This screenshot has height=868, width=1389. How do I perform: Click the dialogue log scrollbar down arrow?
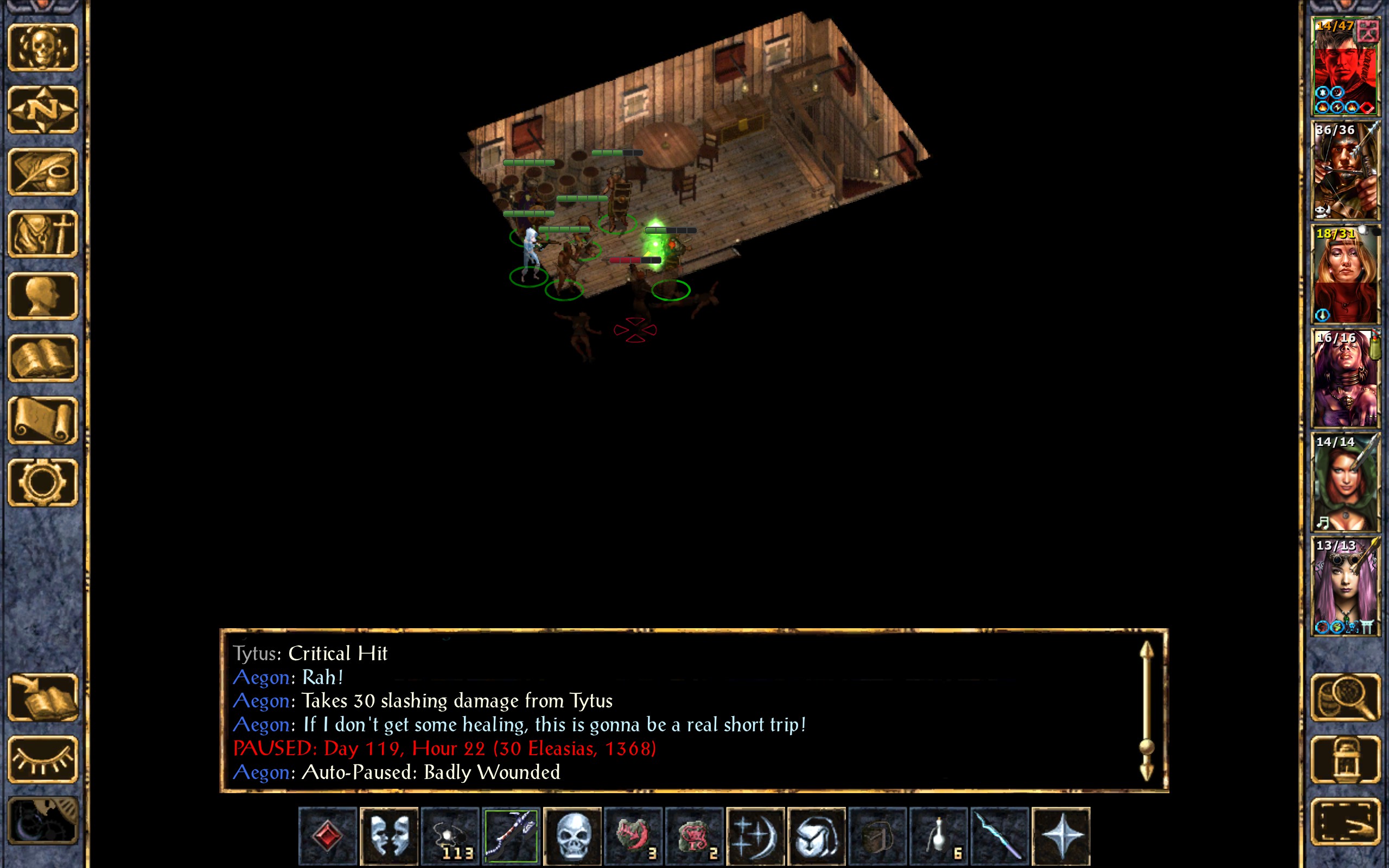(x=1146, y=771)
